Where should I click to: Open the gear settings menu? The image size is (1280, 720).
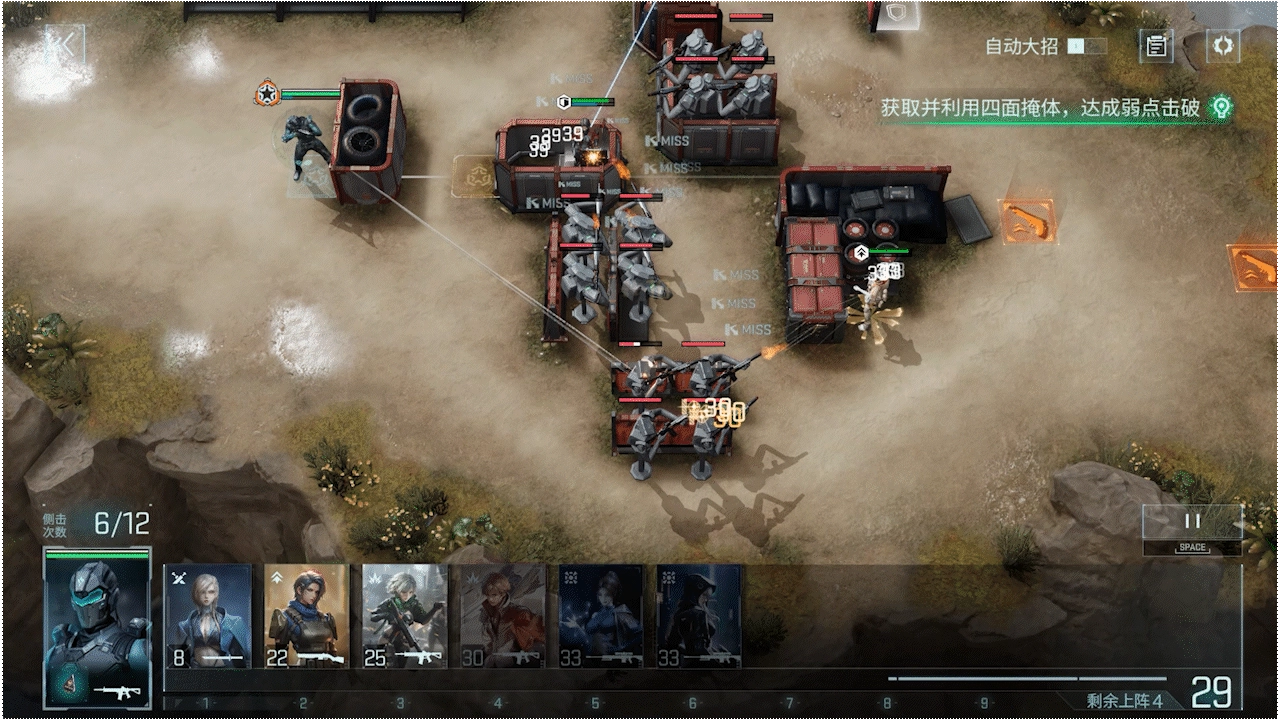[x=1222, y=46]
